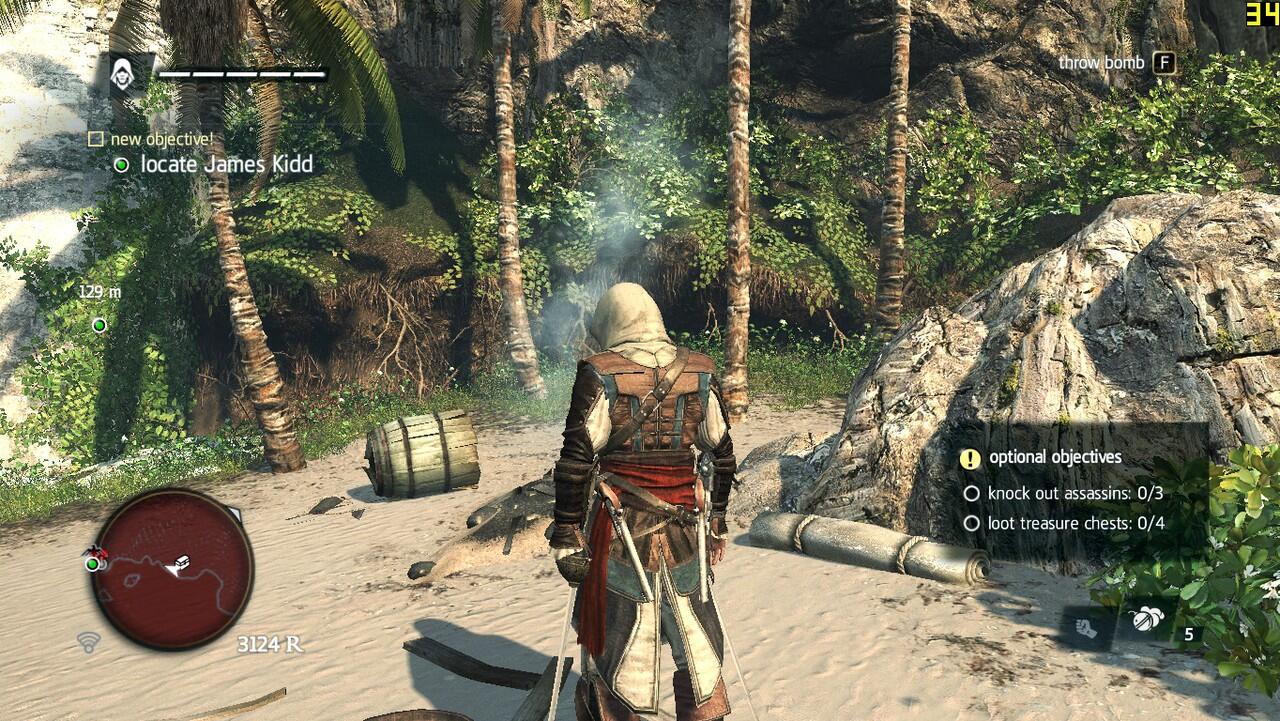Select the fists weapon icon
Viewport: 1280px width, 721px height.
(x=1087, y=627)
